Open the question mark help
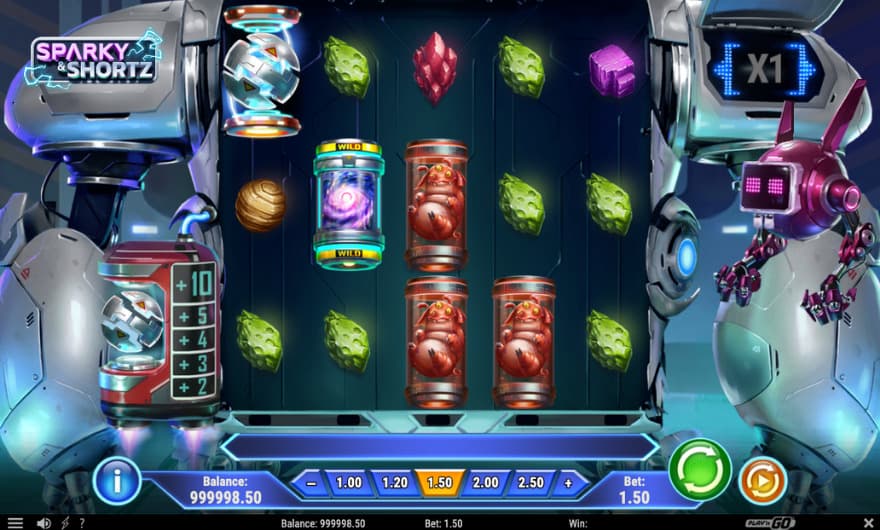Image resolution: width=880 pixels, height=530 pixels. [81, 522]
